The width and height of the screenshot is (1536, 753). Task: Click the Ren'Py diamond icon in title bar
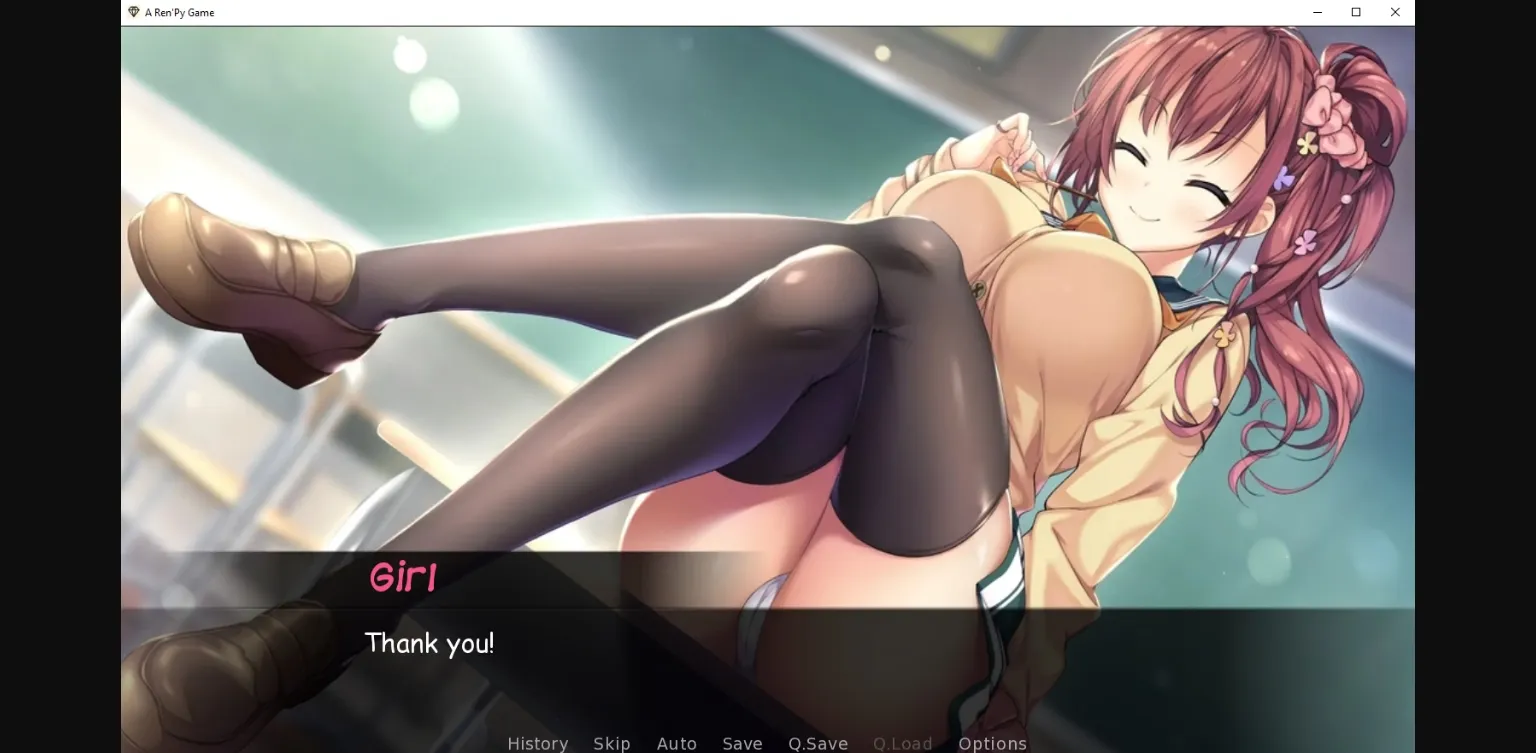point(131,12)
